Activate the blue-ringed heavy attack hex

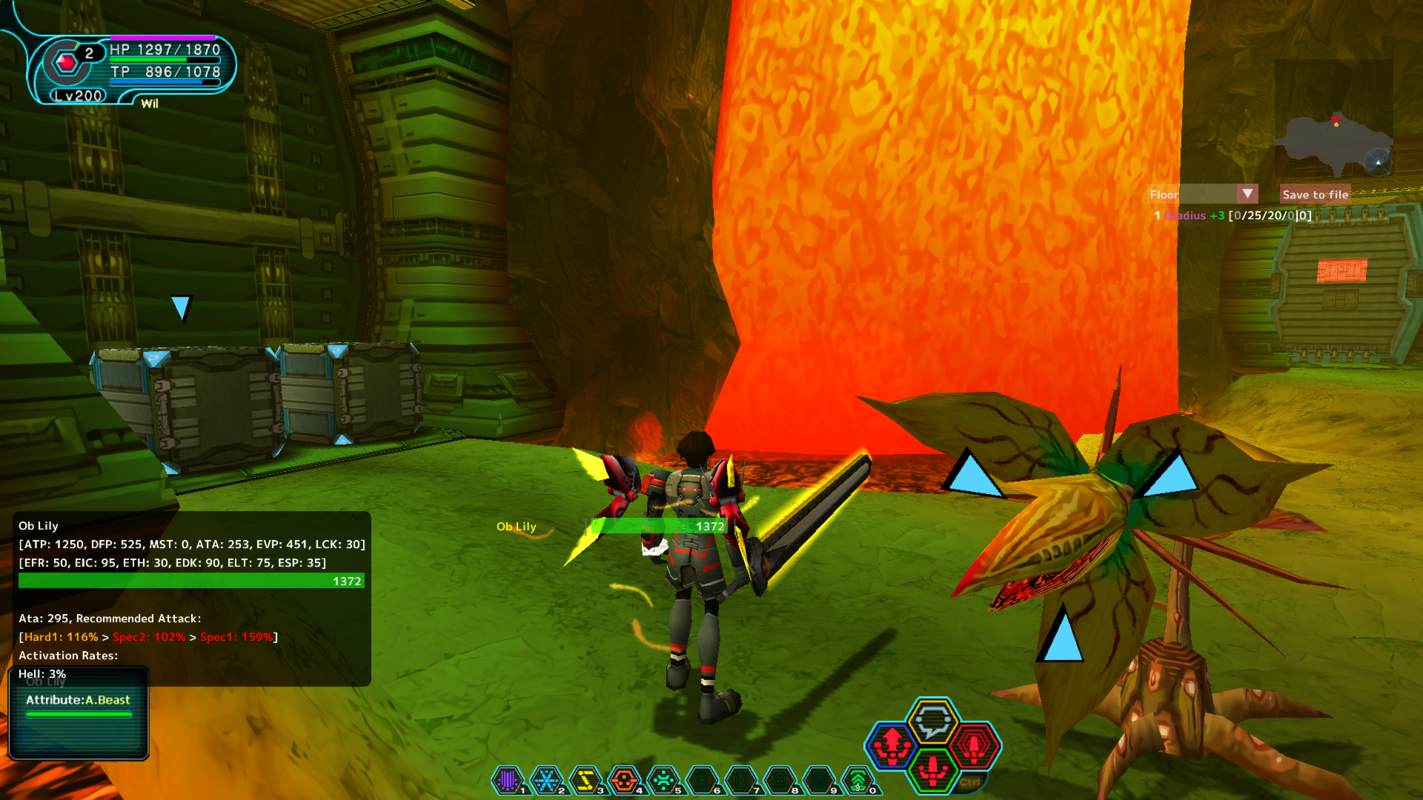pyautogui.click(x=893, y=747)
